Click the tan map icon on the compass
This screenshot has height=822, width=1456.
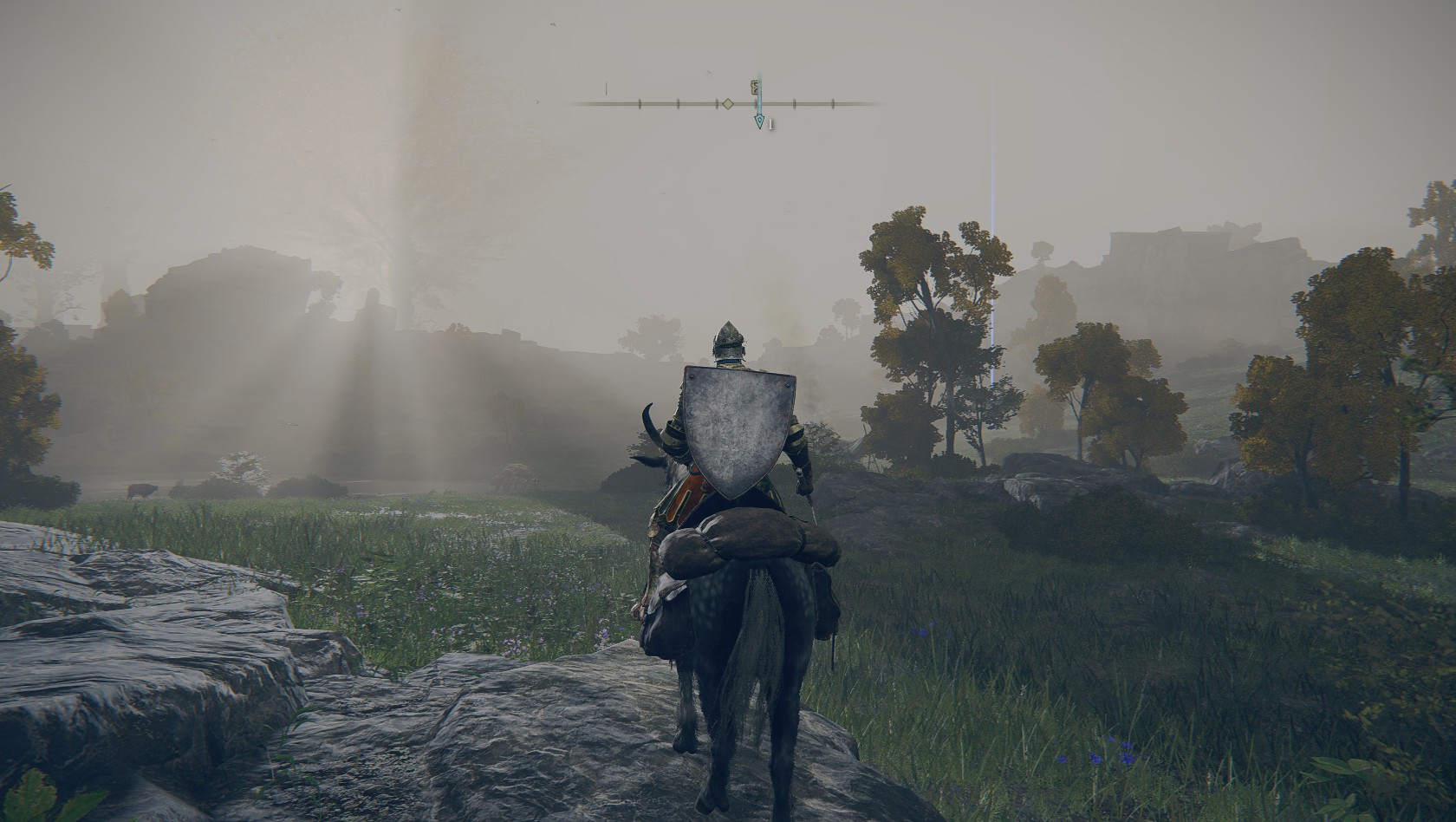click(x=755, y=87)
